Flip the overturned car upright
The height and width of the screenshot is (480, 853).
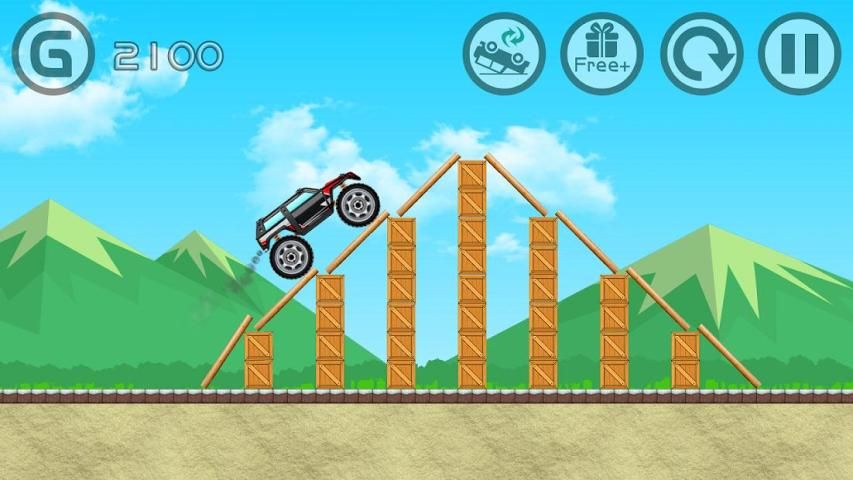tap(504, 53)
